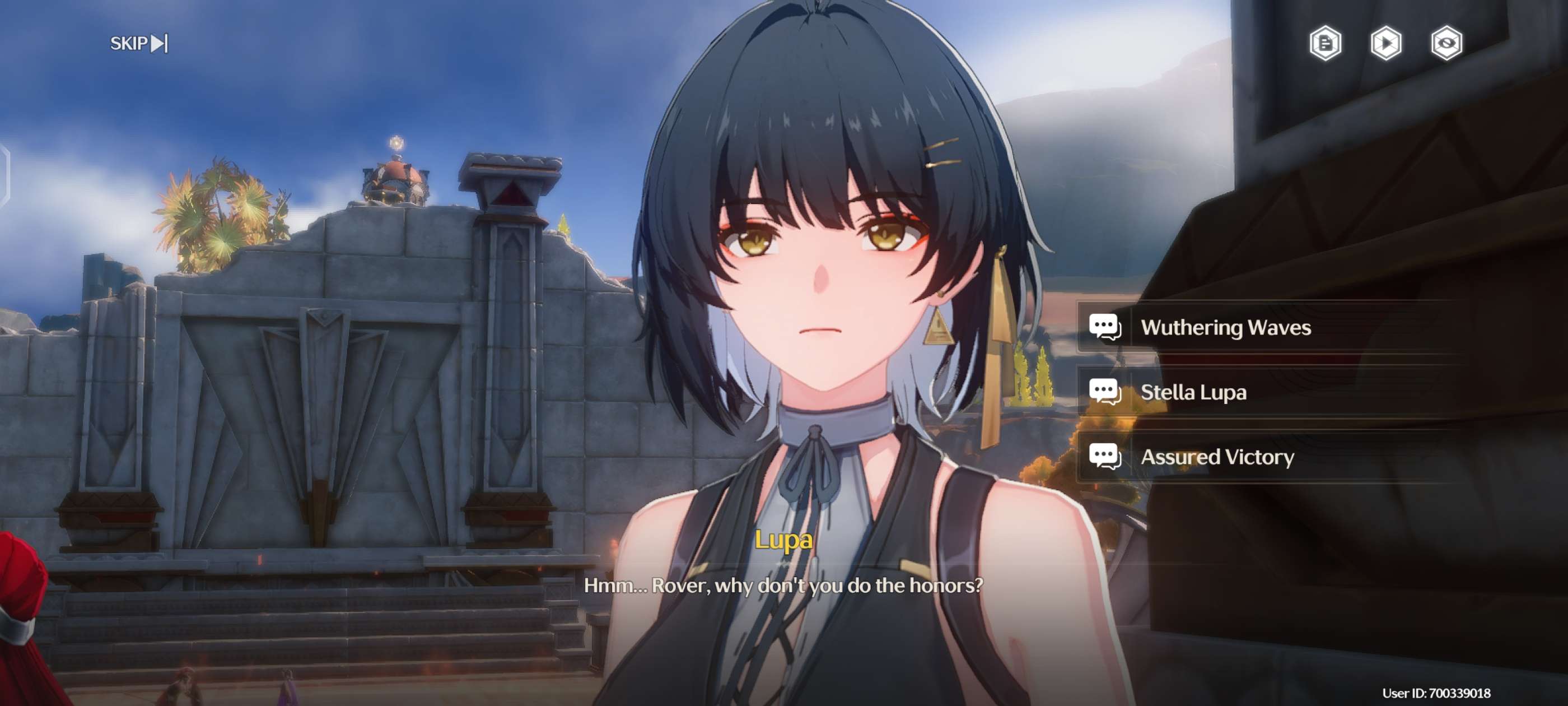
Task: Hide the interface with eye icon
Action: coord(1446,43)
